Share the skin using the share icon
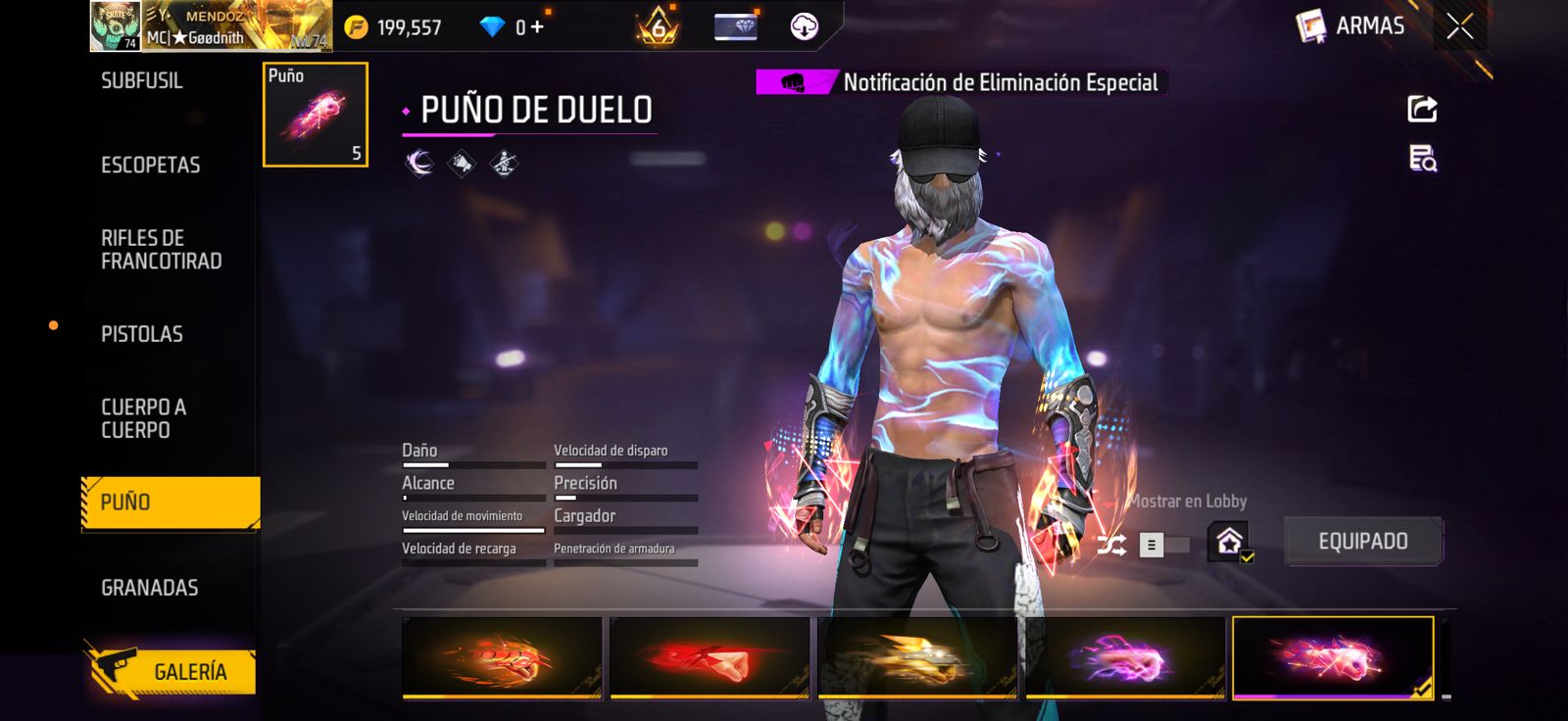1568x721 pixels. 1422,109
